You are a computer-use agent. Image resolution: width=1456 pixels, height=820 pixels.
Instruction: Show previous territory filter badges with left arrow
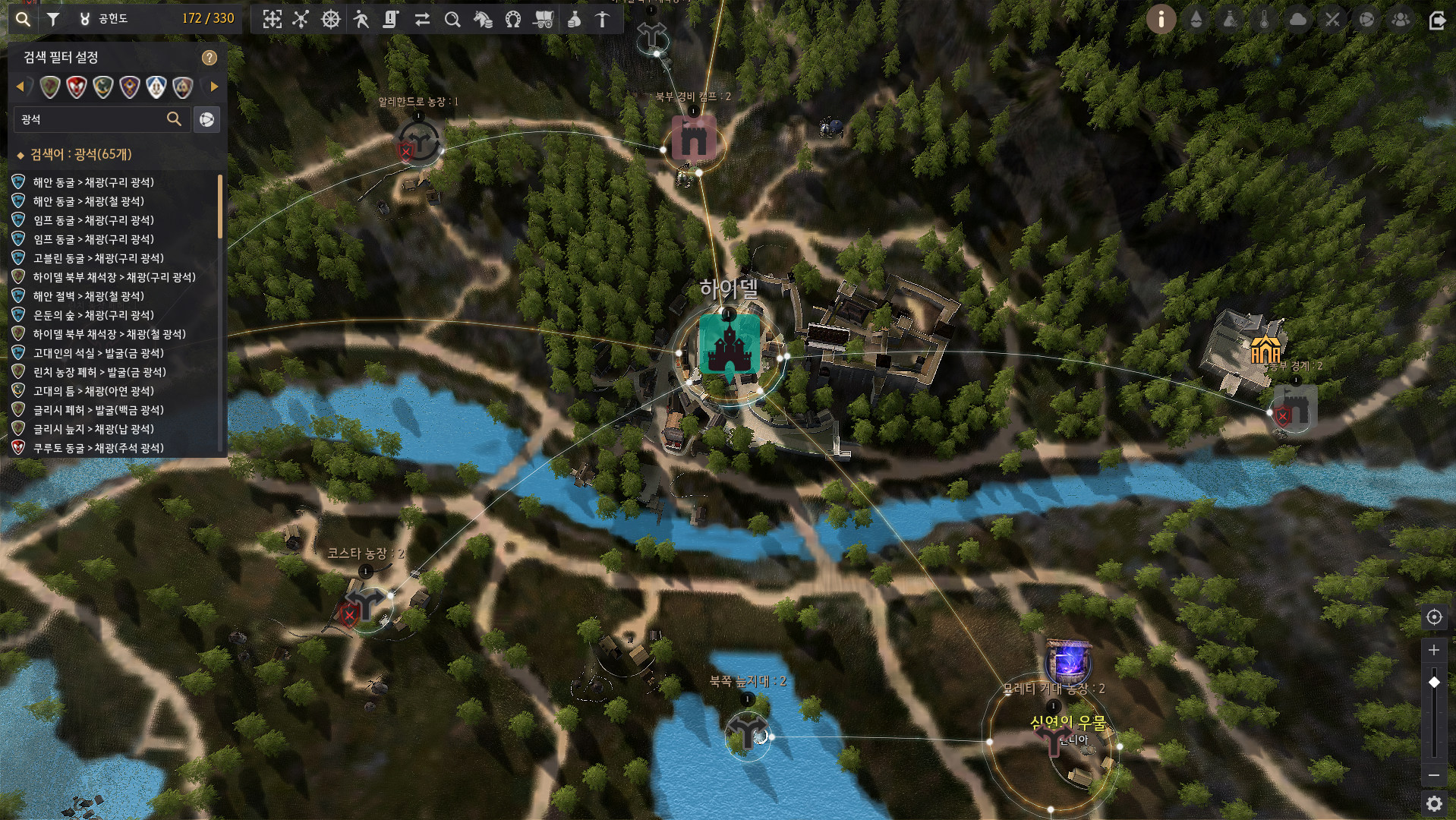point(20,87)
